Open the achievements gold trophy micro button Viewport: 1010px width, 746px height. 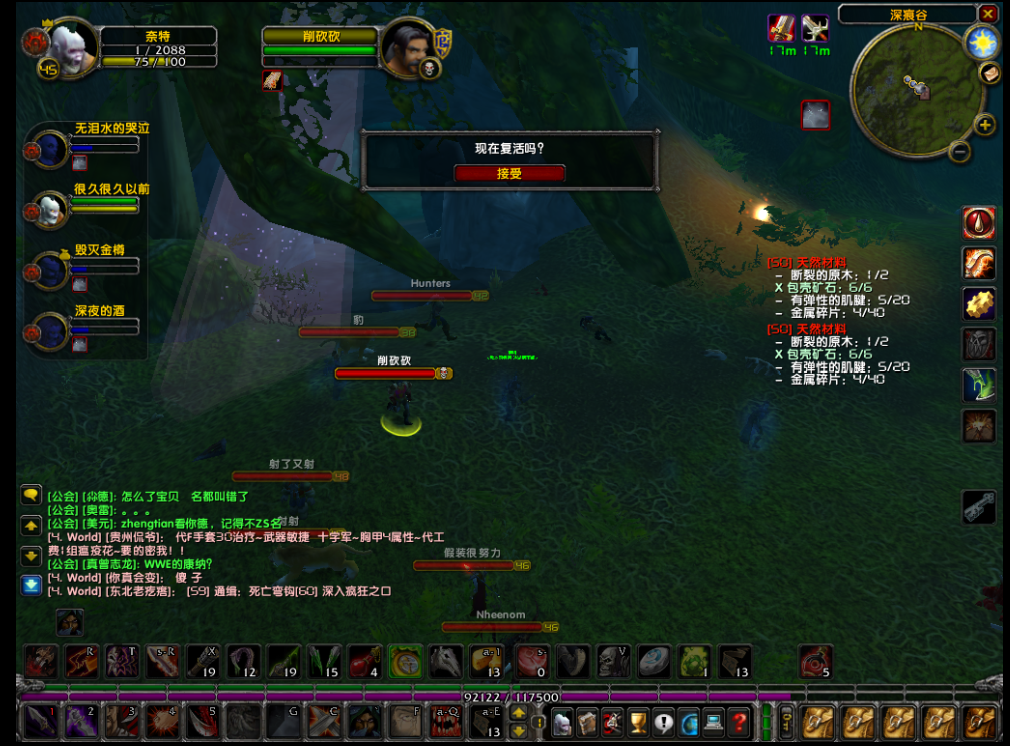(x=638, y=721)
